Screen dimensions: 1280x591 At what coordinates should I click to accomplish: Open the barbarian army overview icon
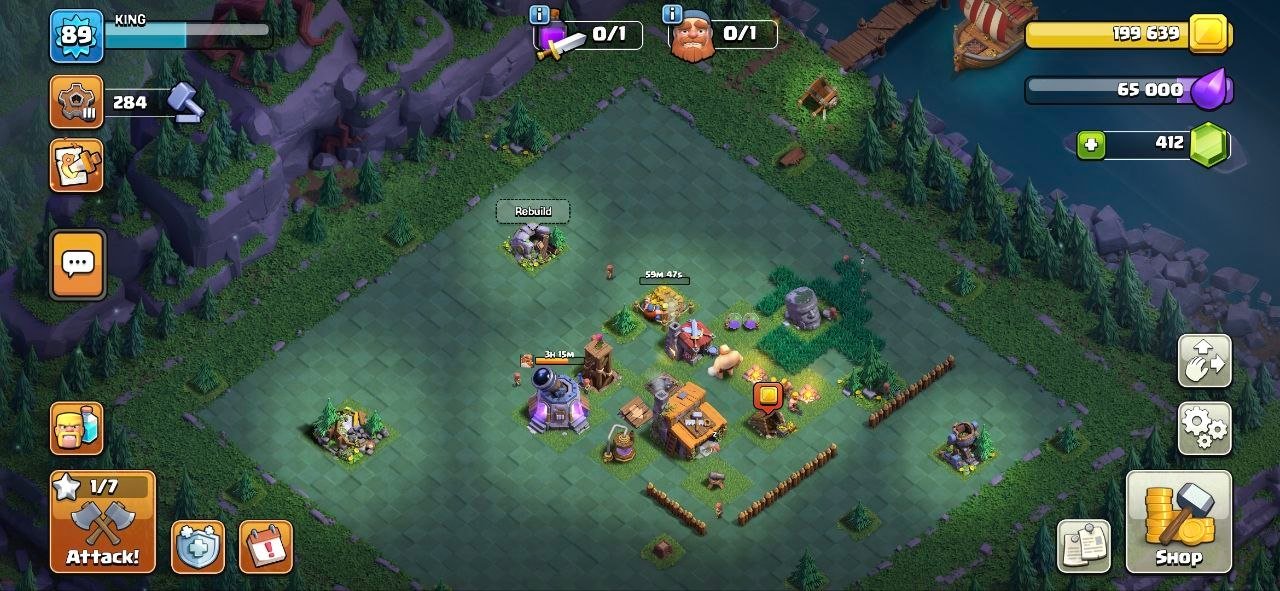[x=77, y=428]
